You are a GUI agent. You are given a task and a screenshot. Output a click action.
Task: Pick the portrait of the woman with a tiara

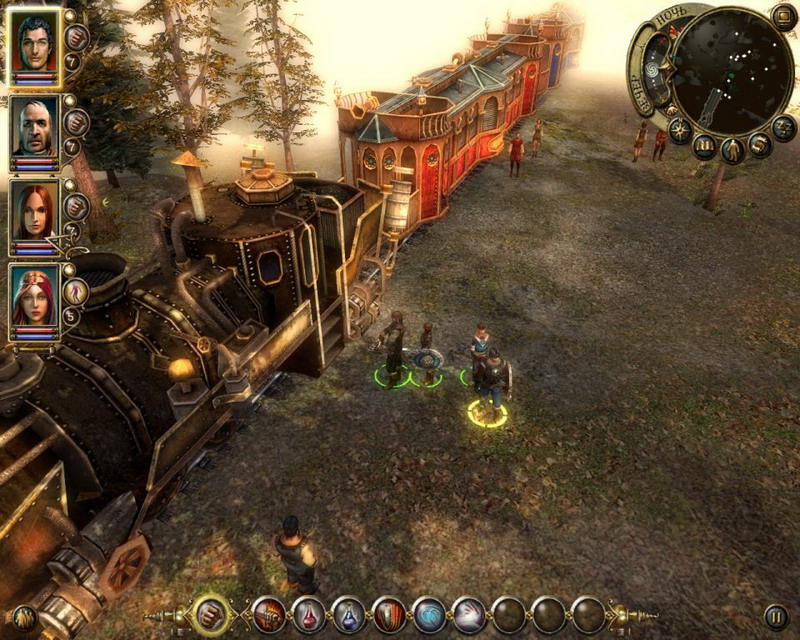coord(34,297)
